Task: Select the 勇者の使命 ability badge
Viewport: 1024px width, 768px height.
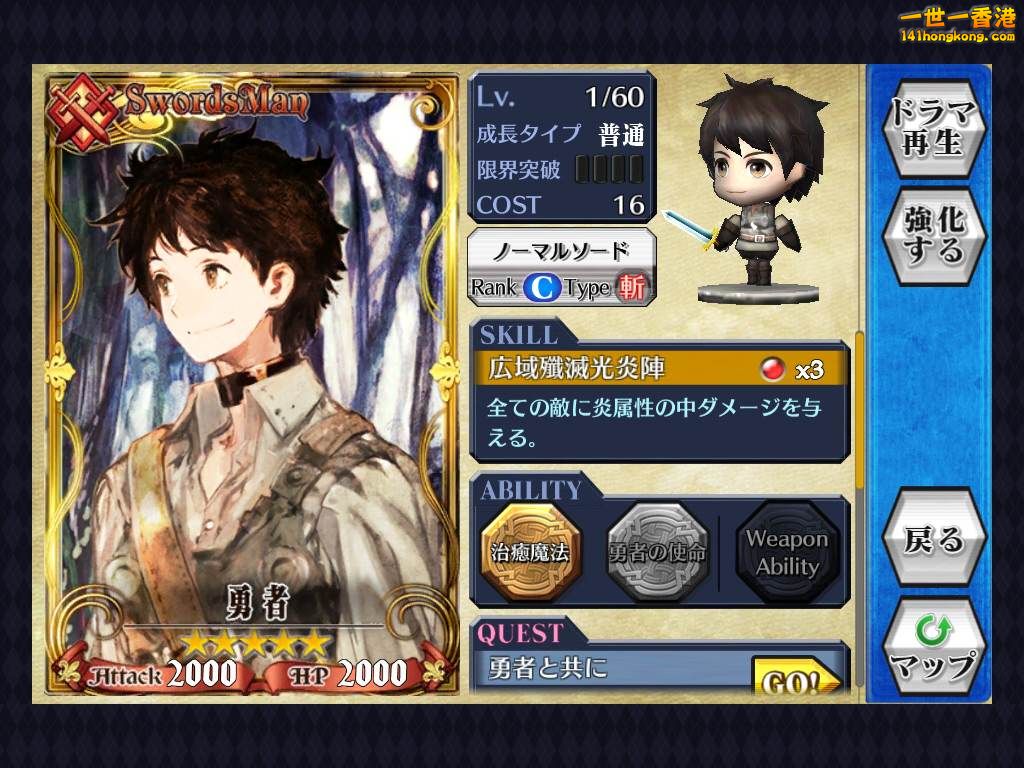Action: (x=657, y=552)
